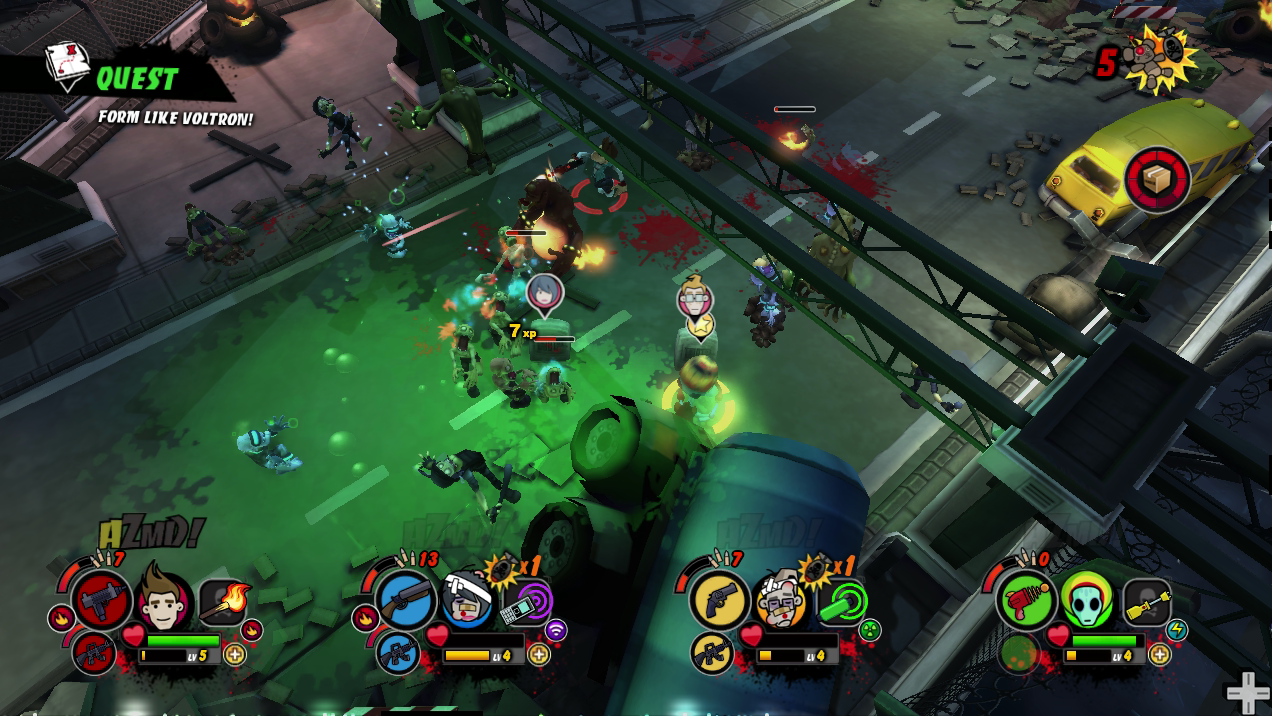Click the supply crate objective icon
This screenshot has height=716, width=1272.
click(x=1157, y=180)
